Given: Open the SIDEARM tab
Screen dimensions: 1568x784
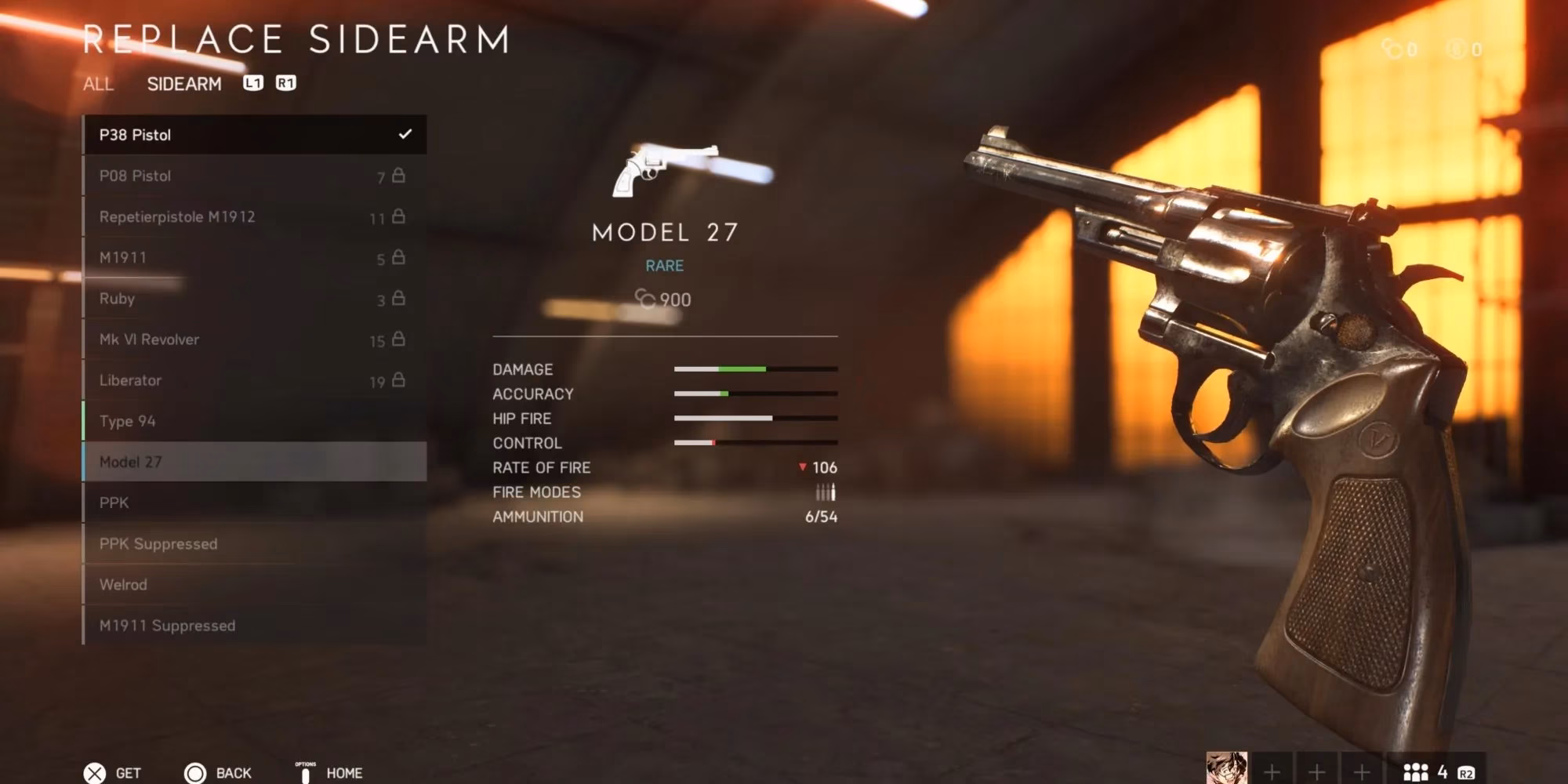Looking at the screenshot, I should click(x=186, y=83).
